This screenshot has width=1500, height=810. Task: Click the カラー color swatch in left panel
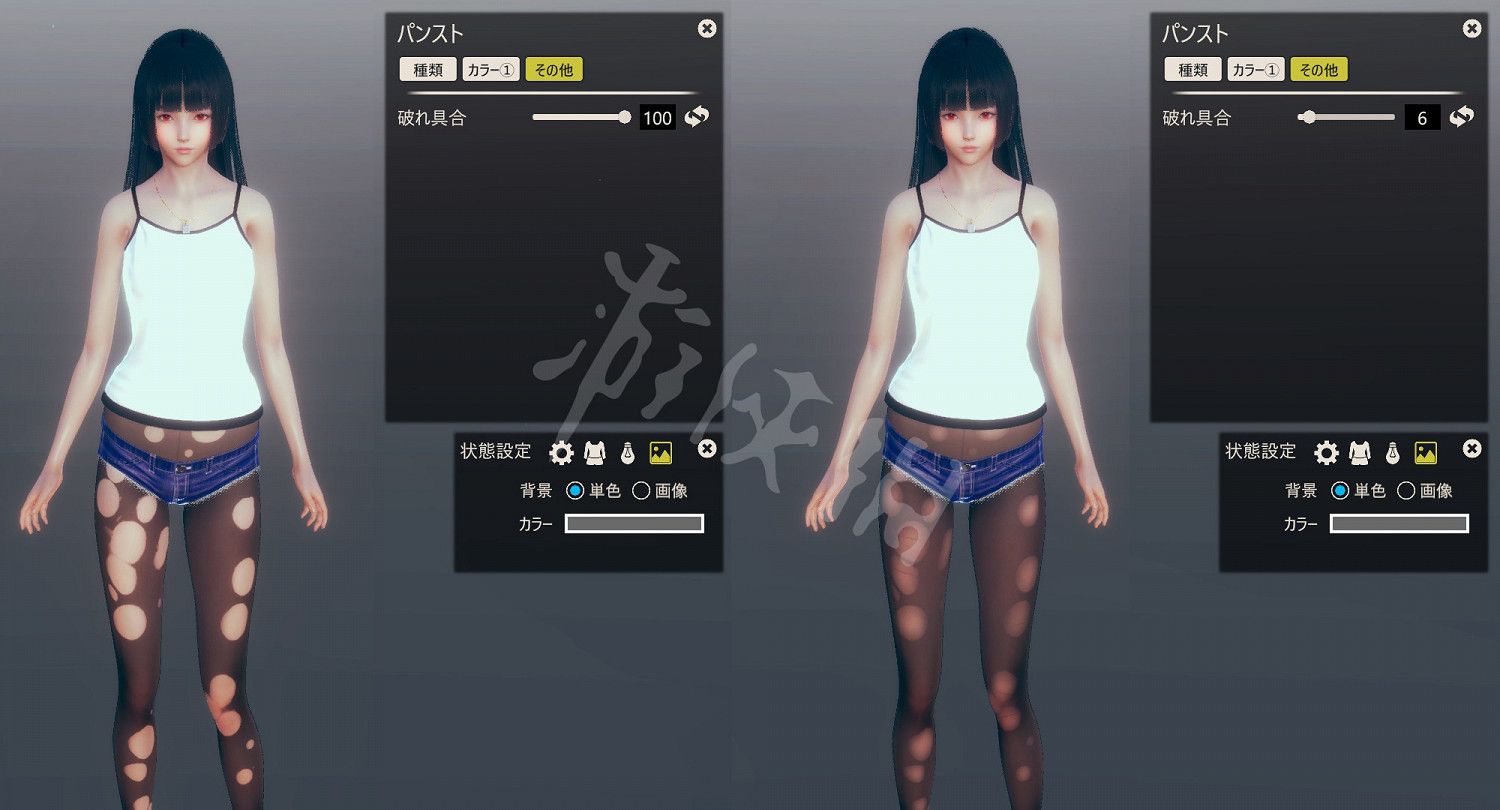(x=634, y=523)
